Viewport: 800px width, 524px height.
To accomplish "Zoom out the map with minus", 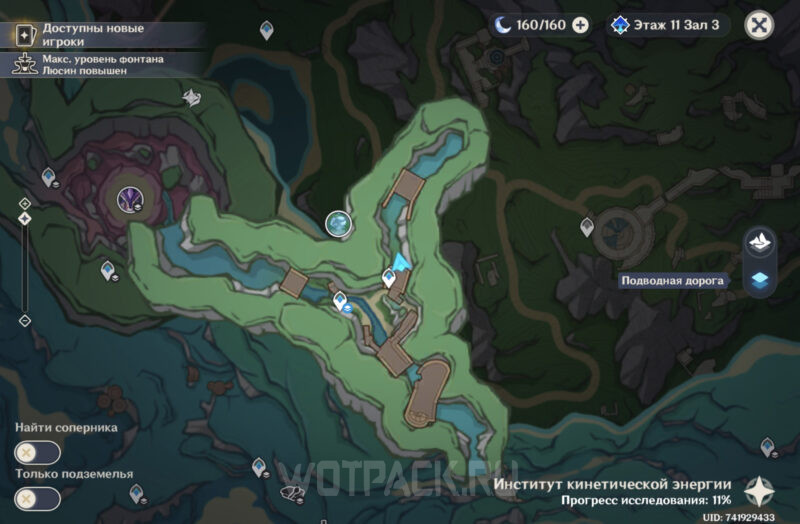I will point(25,320).
